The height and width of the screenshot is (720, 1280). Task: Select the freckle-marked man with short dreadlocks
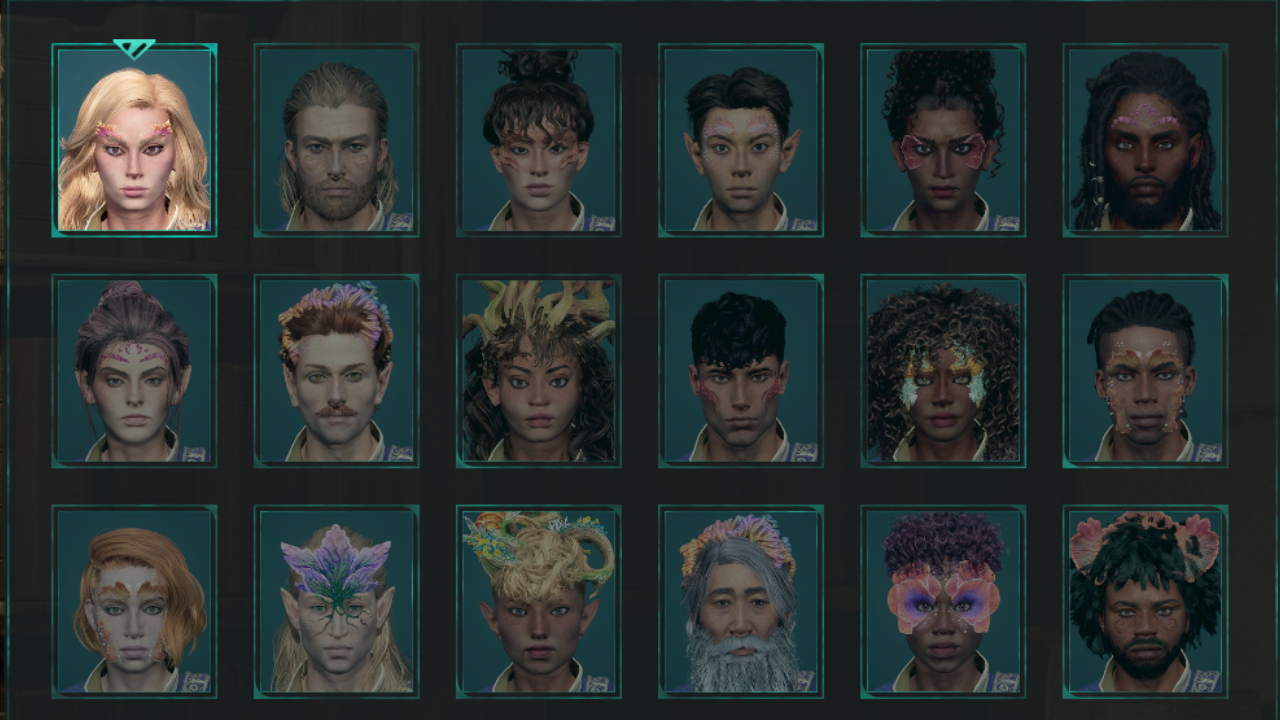point(1143,371)
